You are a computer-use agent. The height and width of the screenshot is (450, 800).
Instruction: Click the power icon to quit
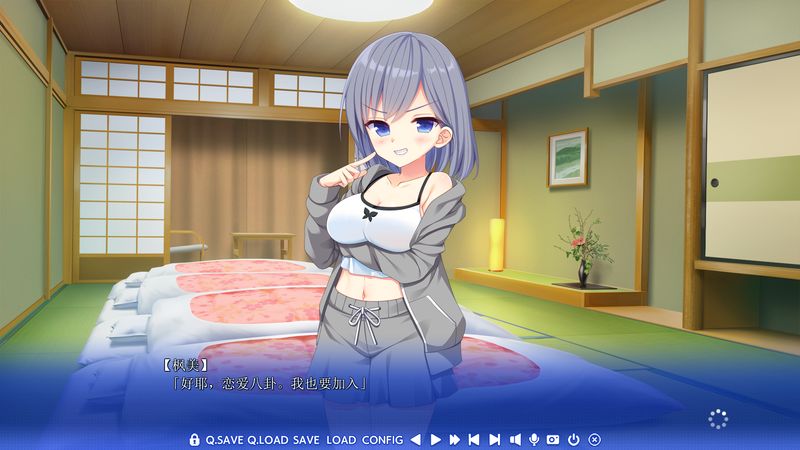574,439
